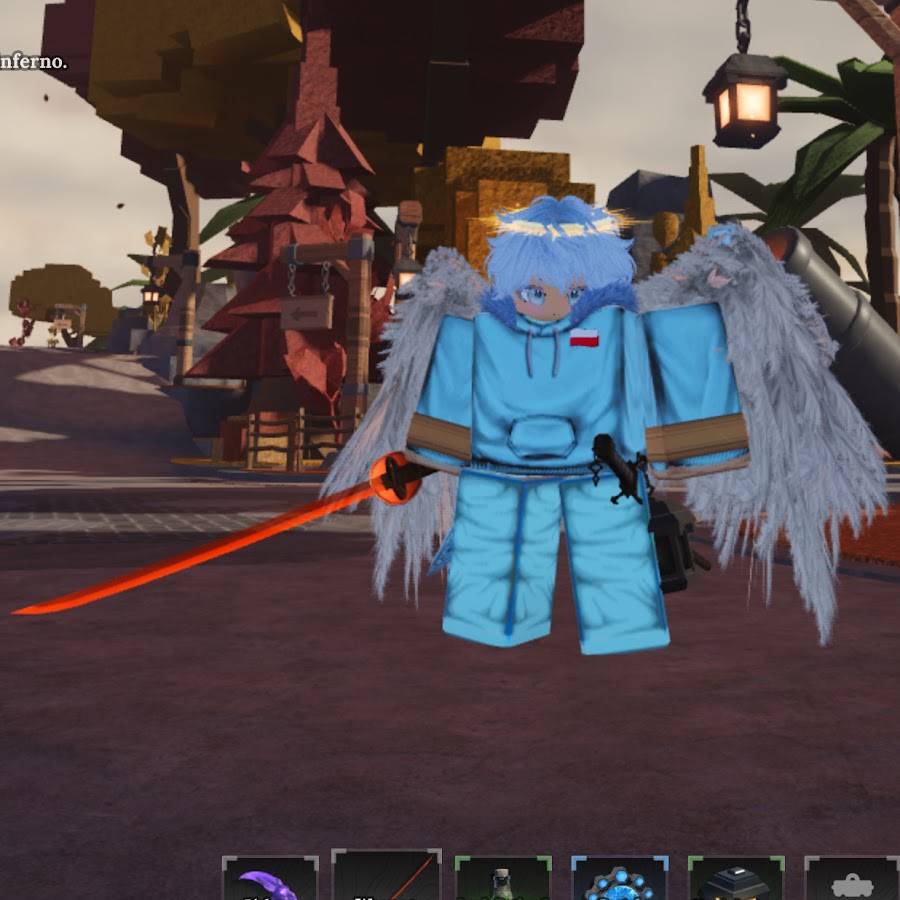Equip the red katana hotbar slot
This screenshot has height=900, width=900.
pos(386,877)
